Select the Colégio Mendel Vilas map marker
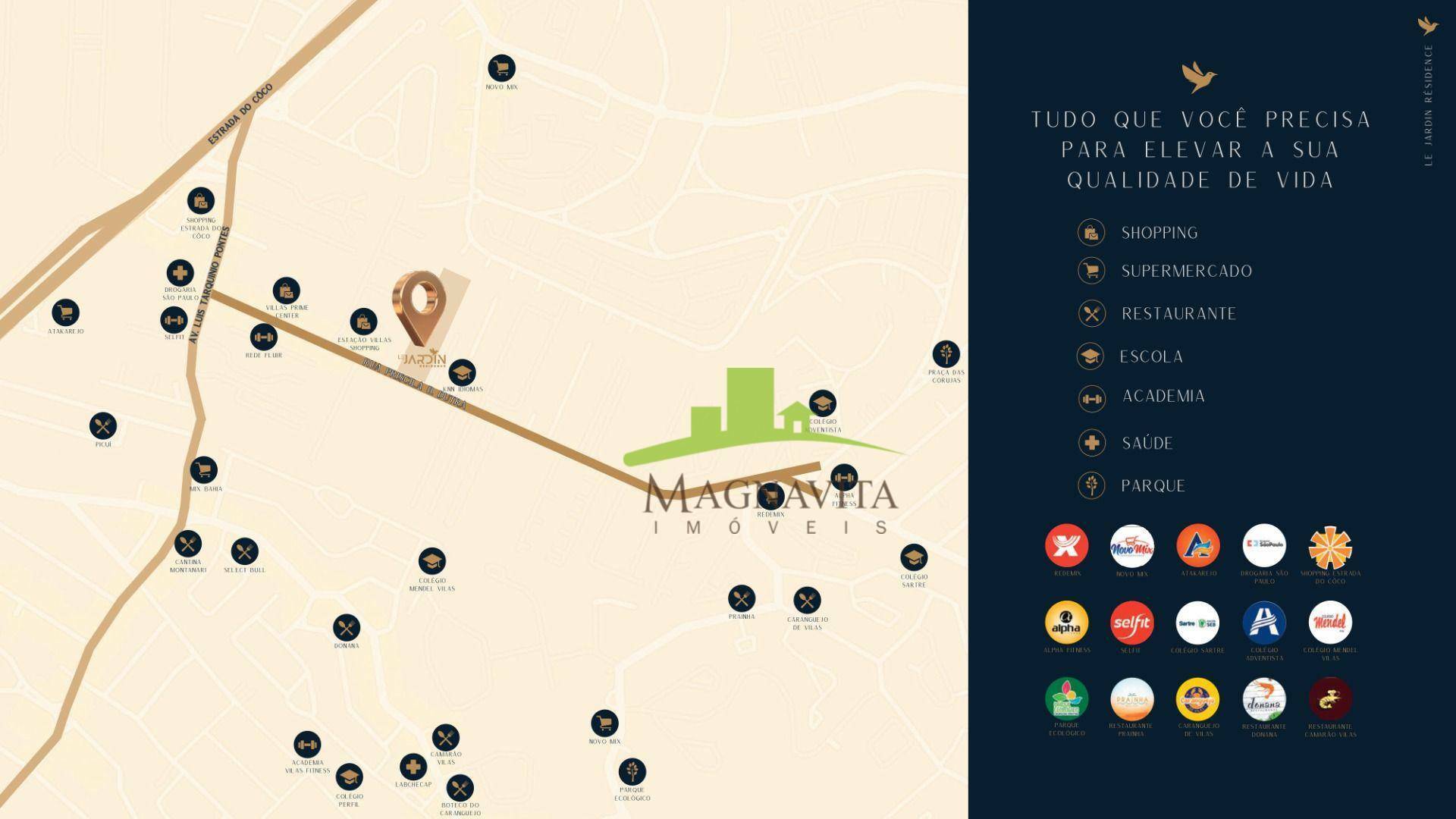Image resolution: width=1456 pixels, height=819 pixels. [x=431, y=562]
